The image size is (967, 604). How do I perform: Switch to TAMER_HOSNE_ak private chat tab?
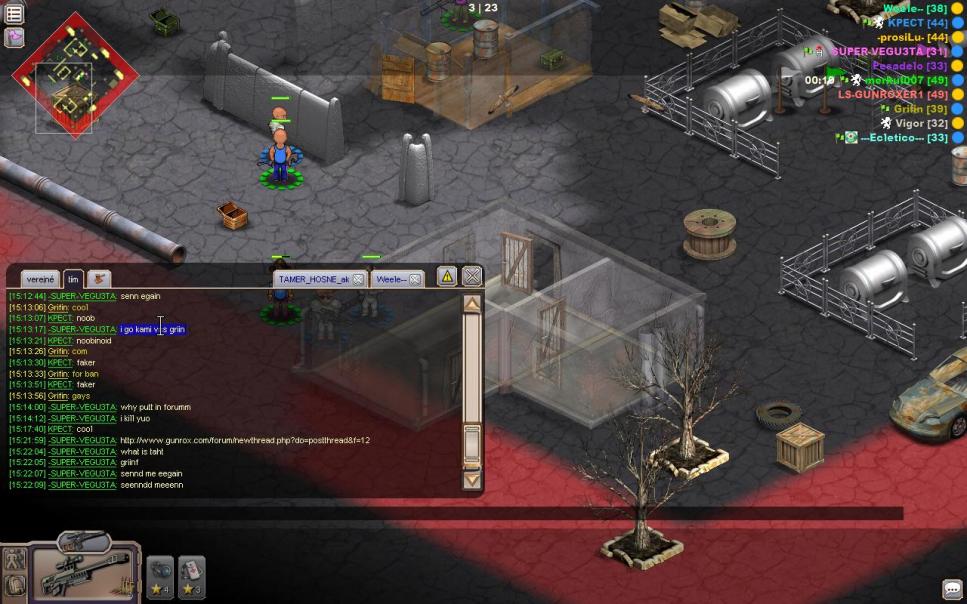(313, 279)
